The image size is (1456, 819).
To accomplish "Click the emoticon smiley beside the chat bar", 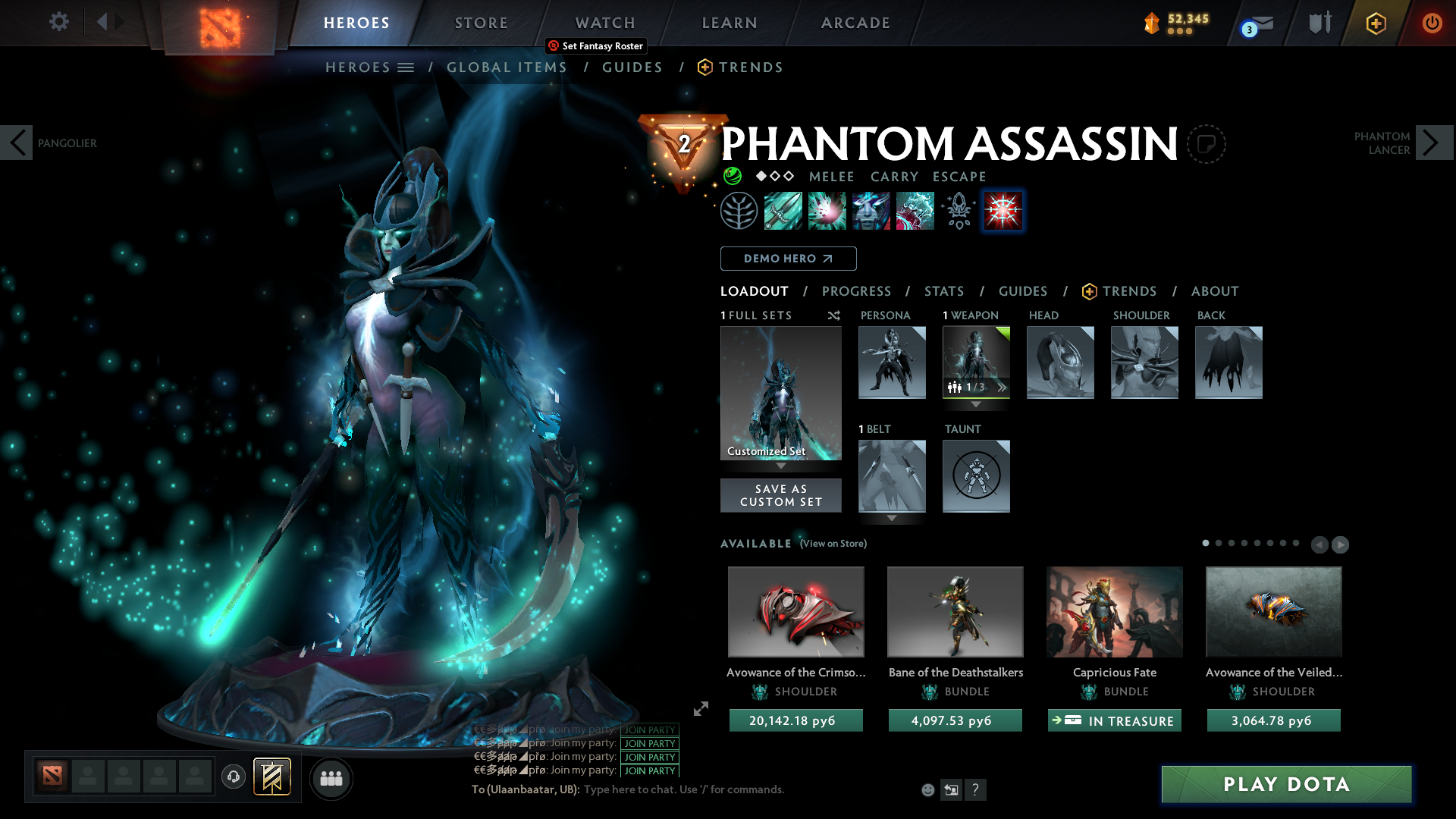I will (x=927, y=789).
